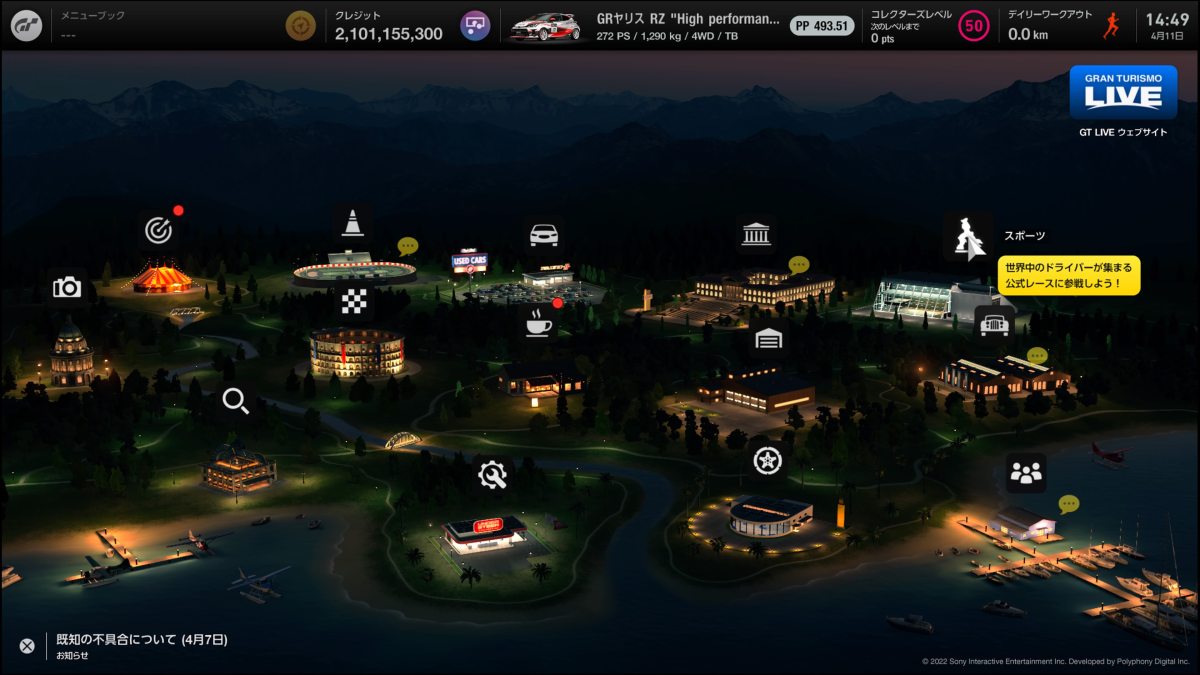Image resolution: width=1200 pixels, height=675 pixels.
Task: Open GT Auto star wheel icon
Action: pos(767,460)
